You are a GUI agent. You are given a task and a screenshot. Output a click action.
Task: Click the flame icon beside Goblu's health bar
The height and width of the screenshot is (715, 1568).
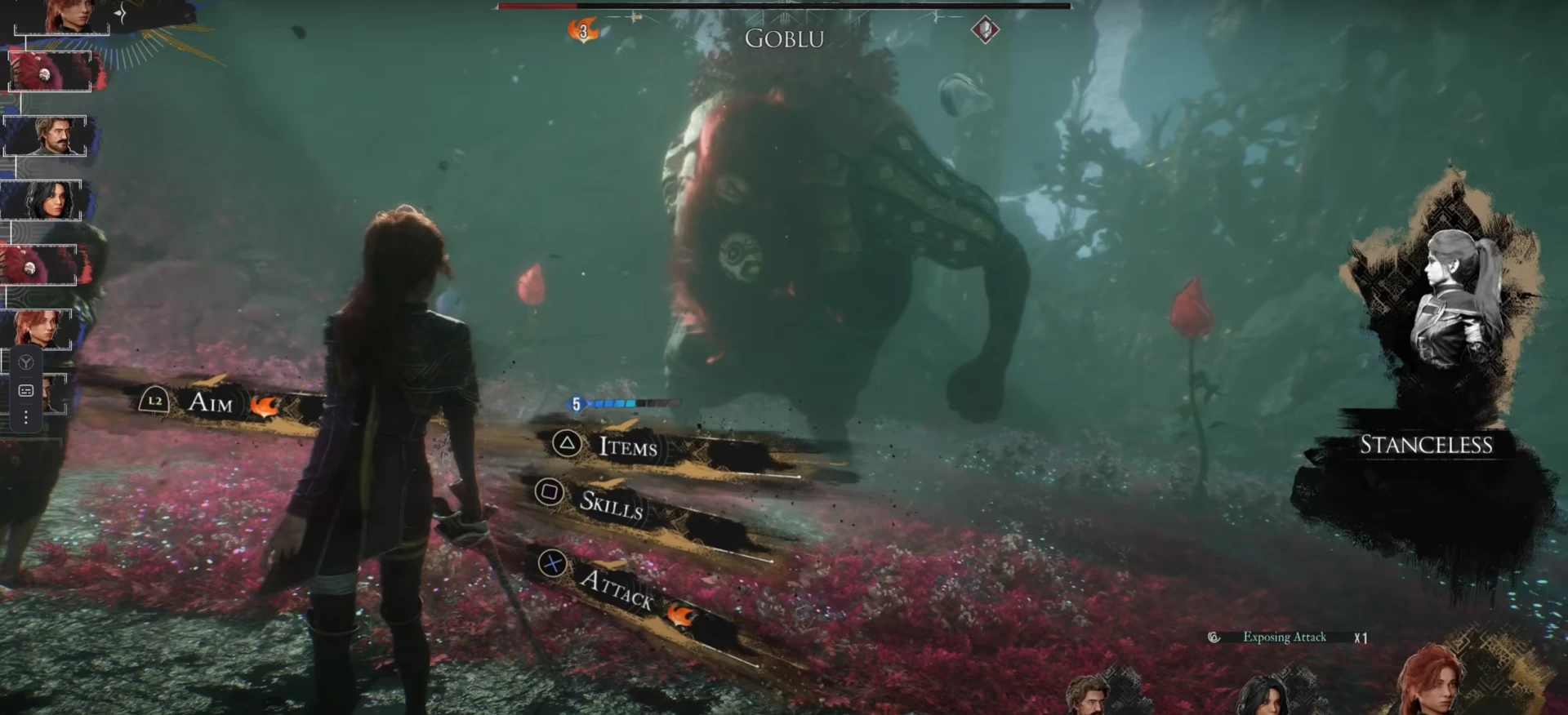(x=583, y=32)
